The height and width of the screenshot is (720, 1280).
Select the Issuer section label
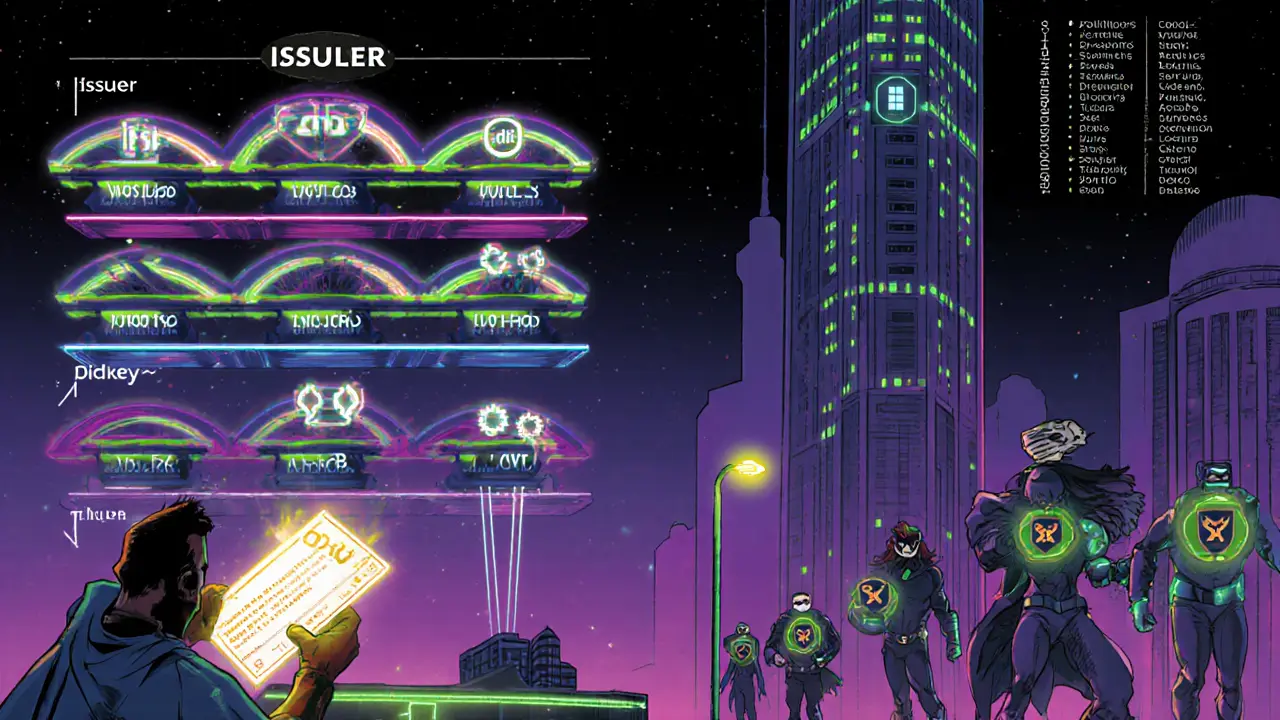[106, 85]
